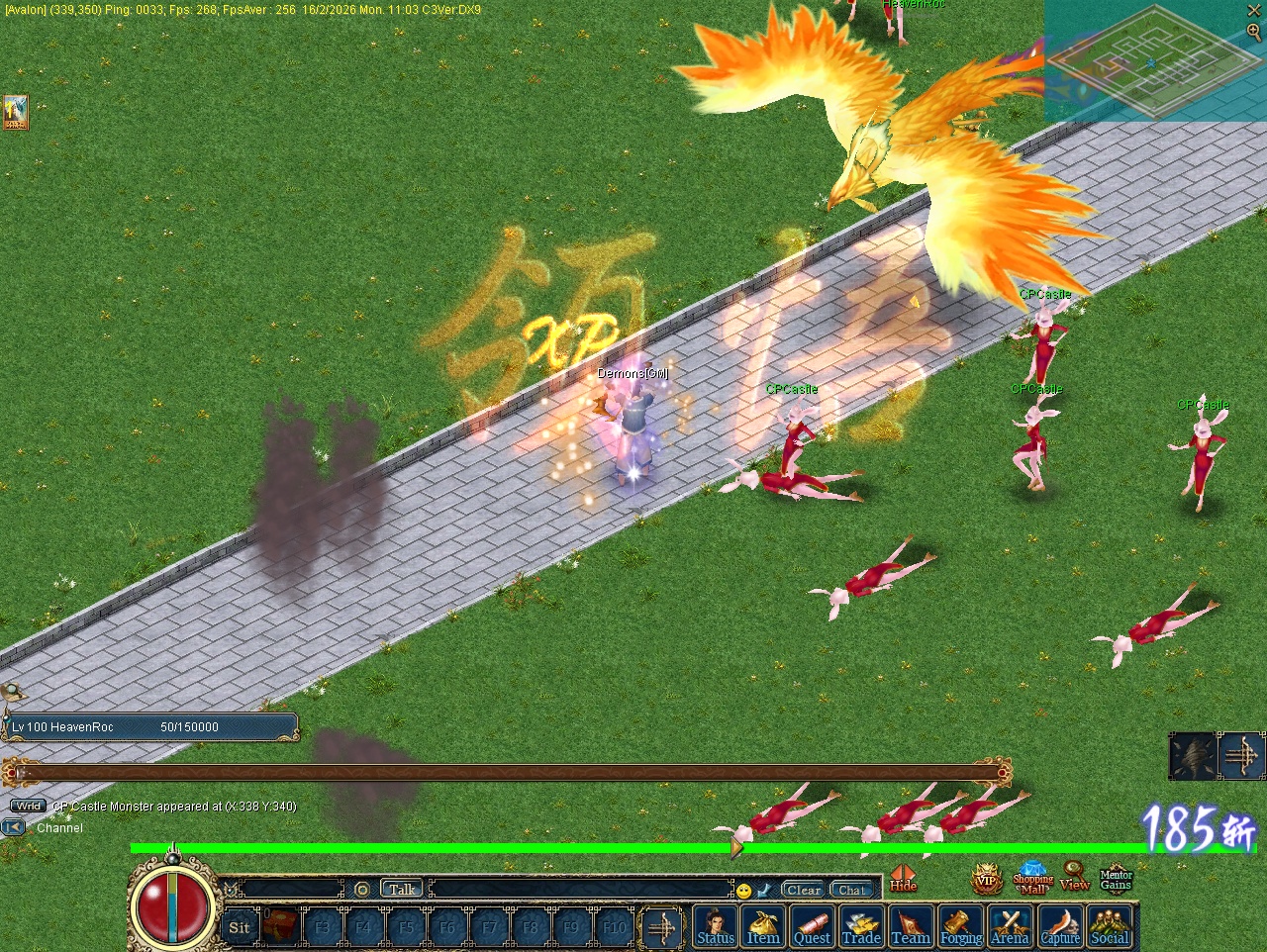This screenshot has width=1267, height=952.
Task: Open the Status character panel
Action: coord(716,926)
